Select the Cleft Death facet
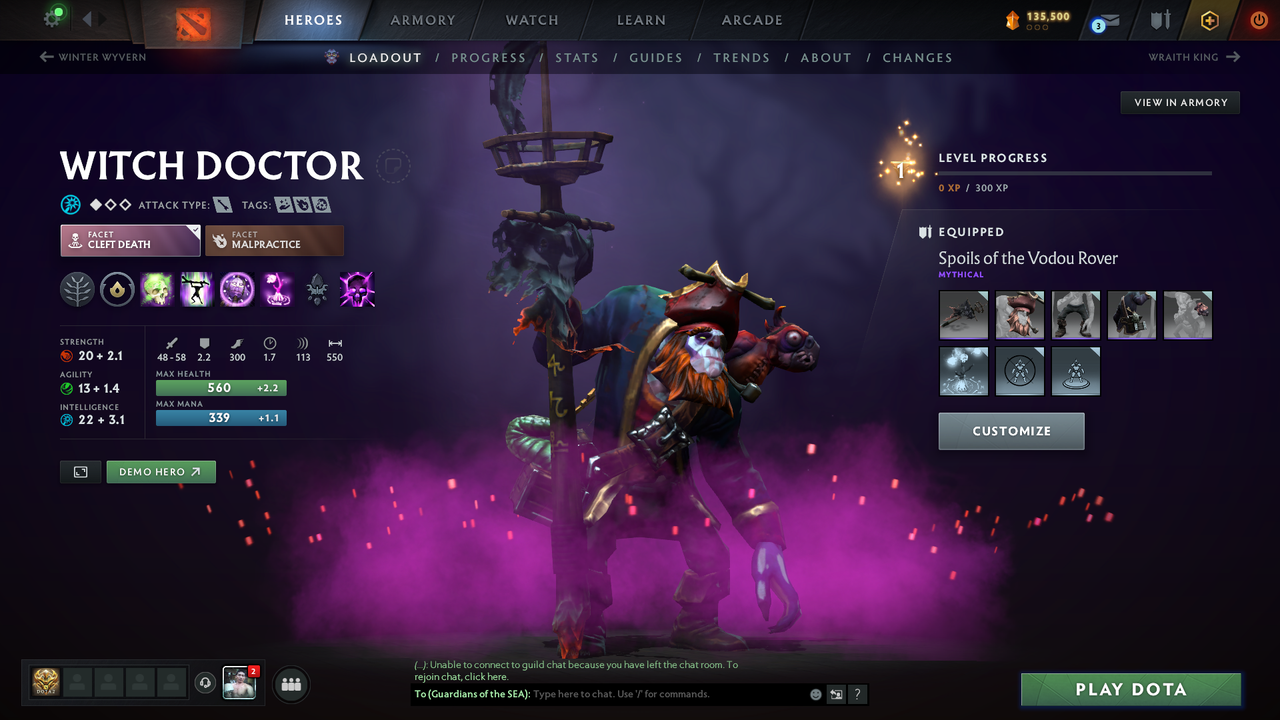This screenshot has height=720, width=1280. pos(130,240)
